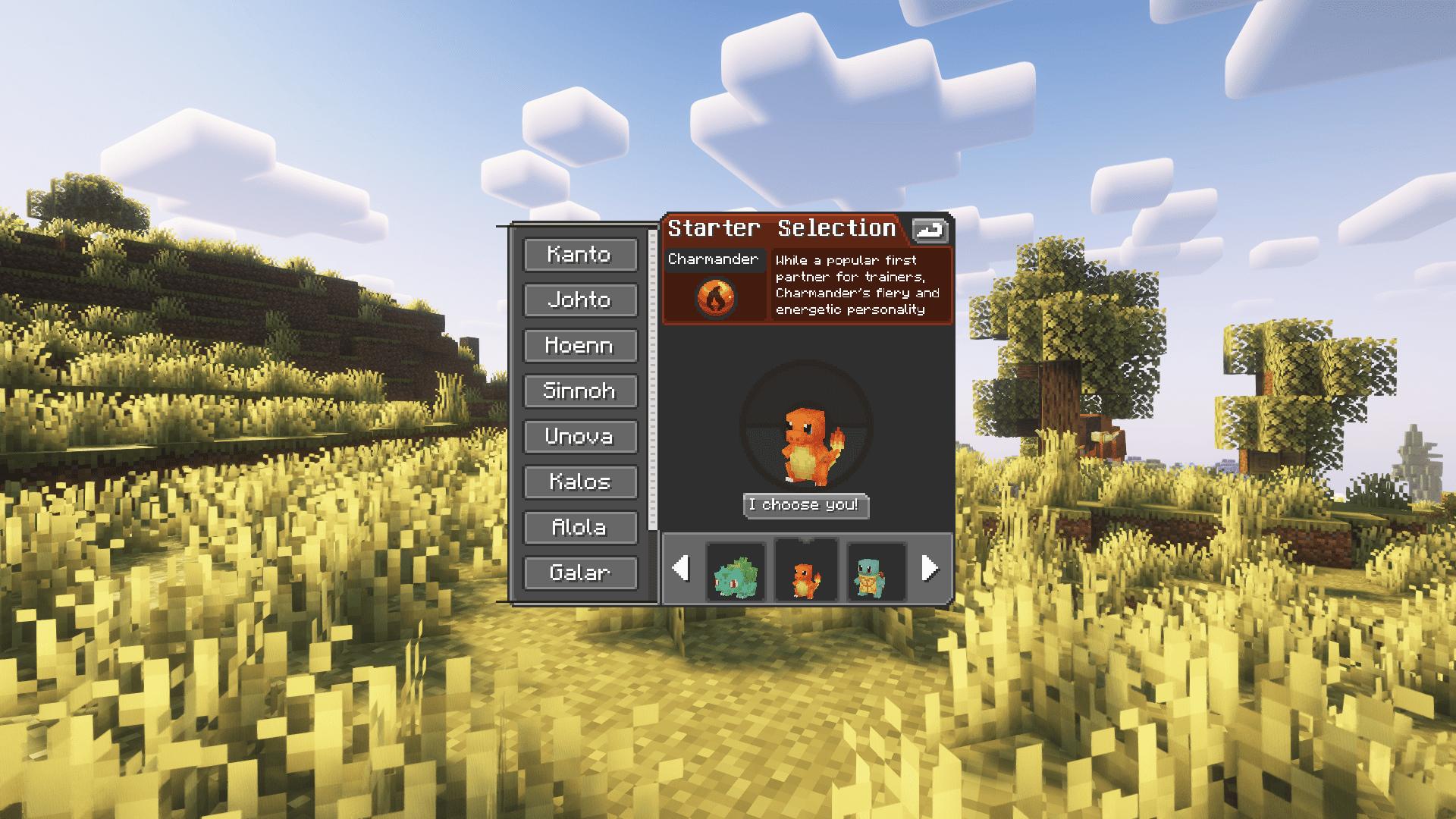Switch to the Galar region
Viewport: 1456px width, 819px height.
tap(580, 573)
